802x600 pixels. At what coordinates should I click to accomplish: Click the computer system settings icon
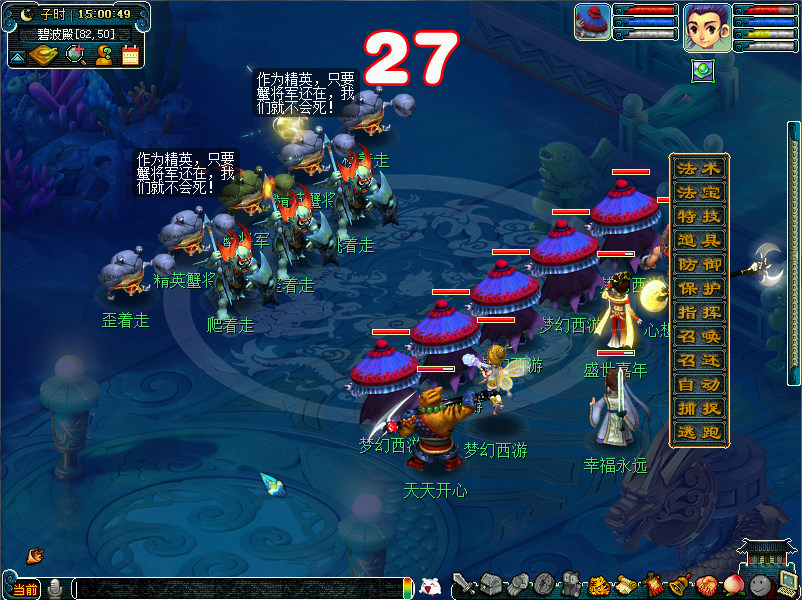tap(787, 584)
